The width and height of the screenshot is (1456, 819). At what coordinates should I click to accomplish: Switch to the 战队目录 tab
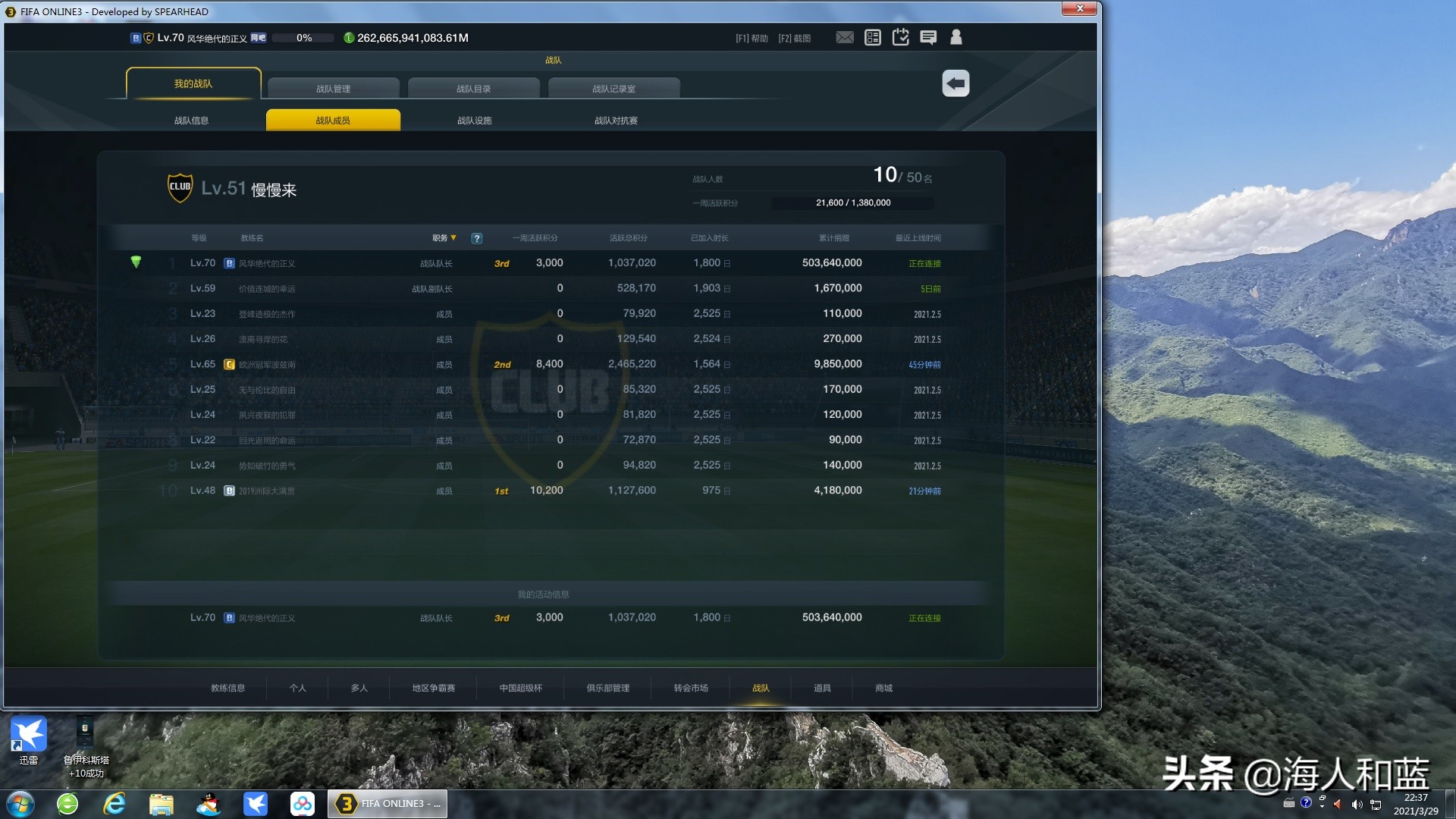pos(474,88)
